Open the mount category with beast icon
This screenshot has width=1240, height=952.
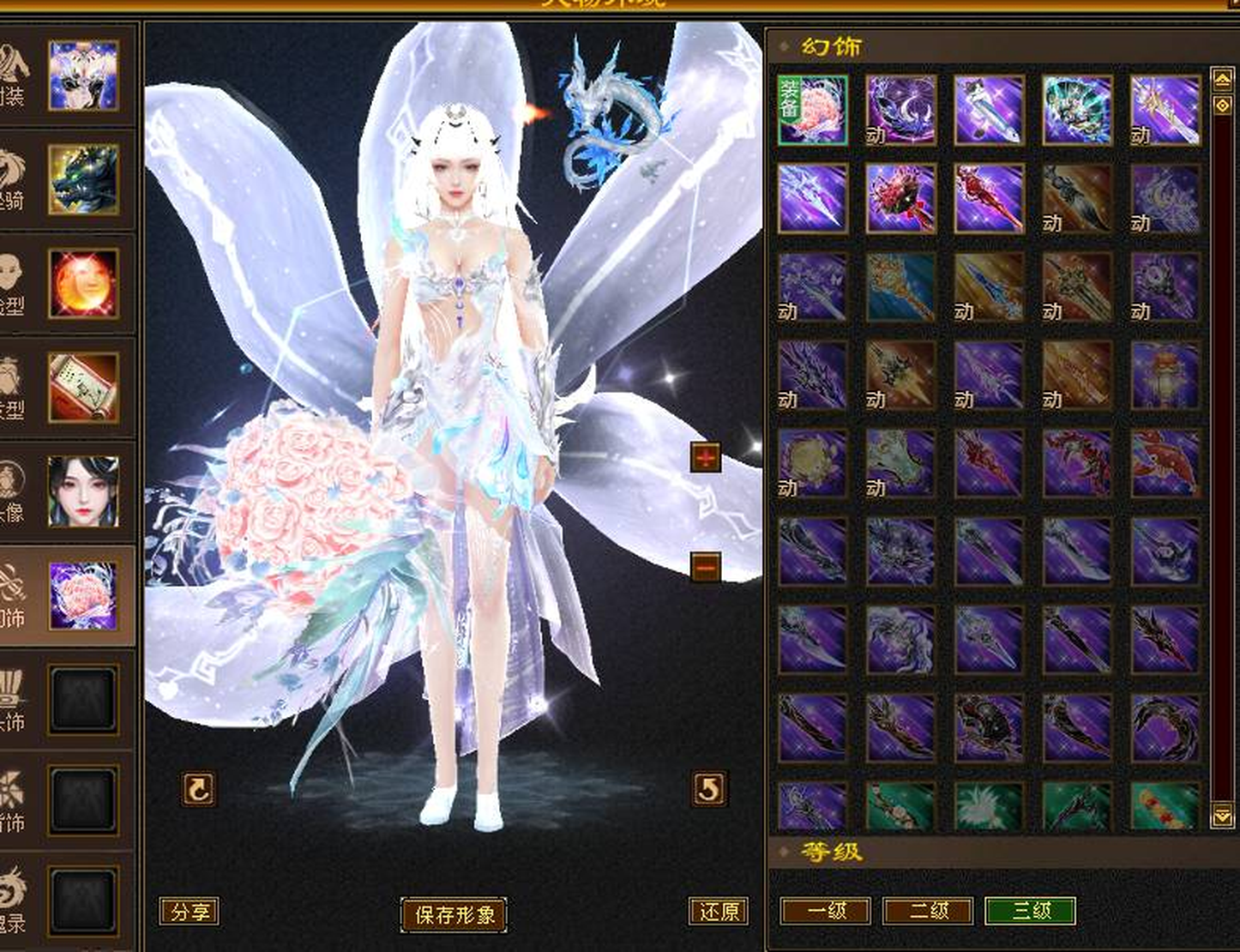[x=83, y=180]
